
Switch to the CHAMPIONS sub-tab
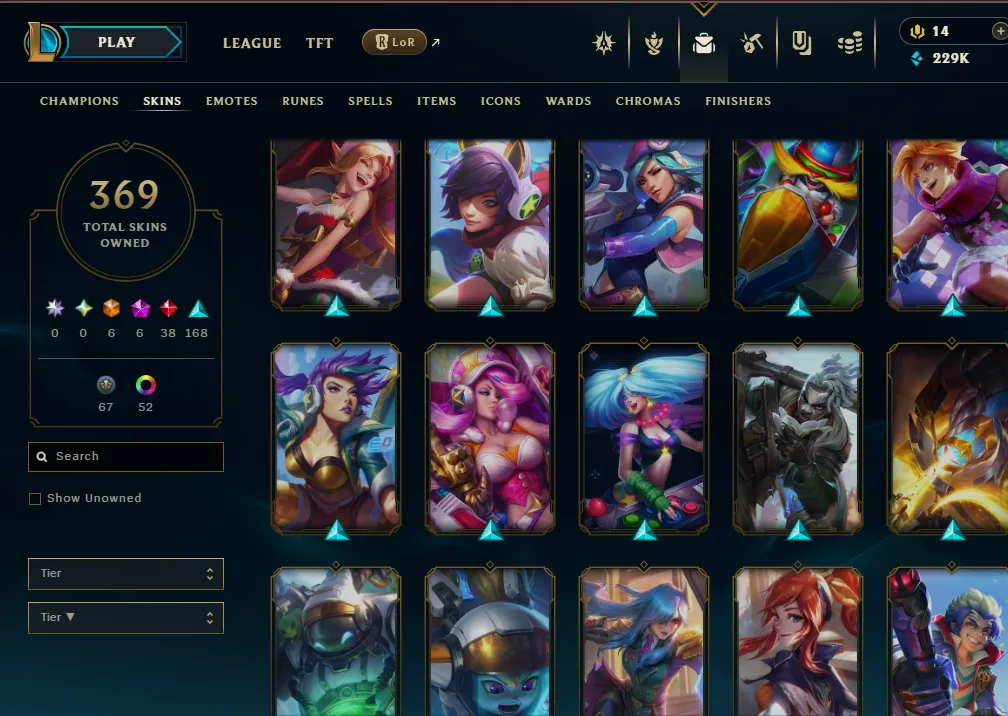tap(79, 101)
